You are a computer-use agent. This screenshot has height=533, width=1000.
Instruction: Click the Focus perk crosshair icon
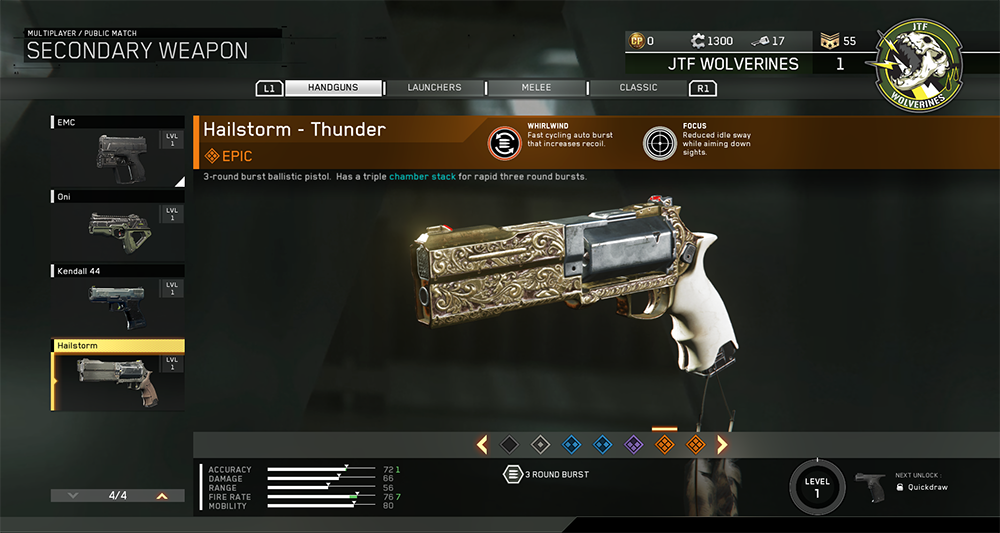(x=660, y=142)
